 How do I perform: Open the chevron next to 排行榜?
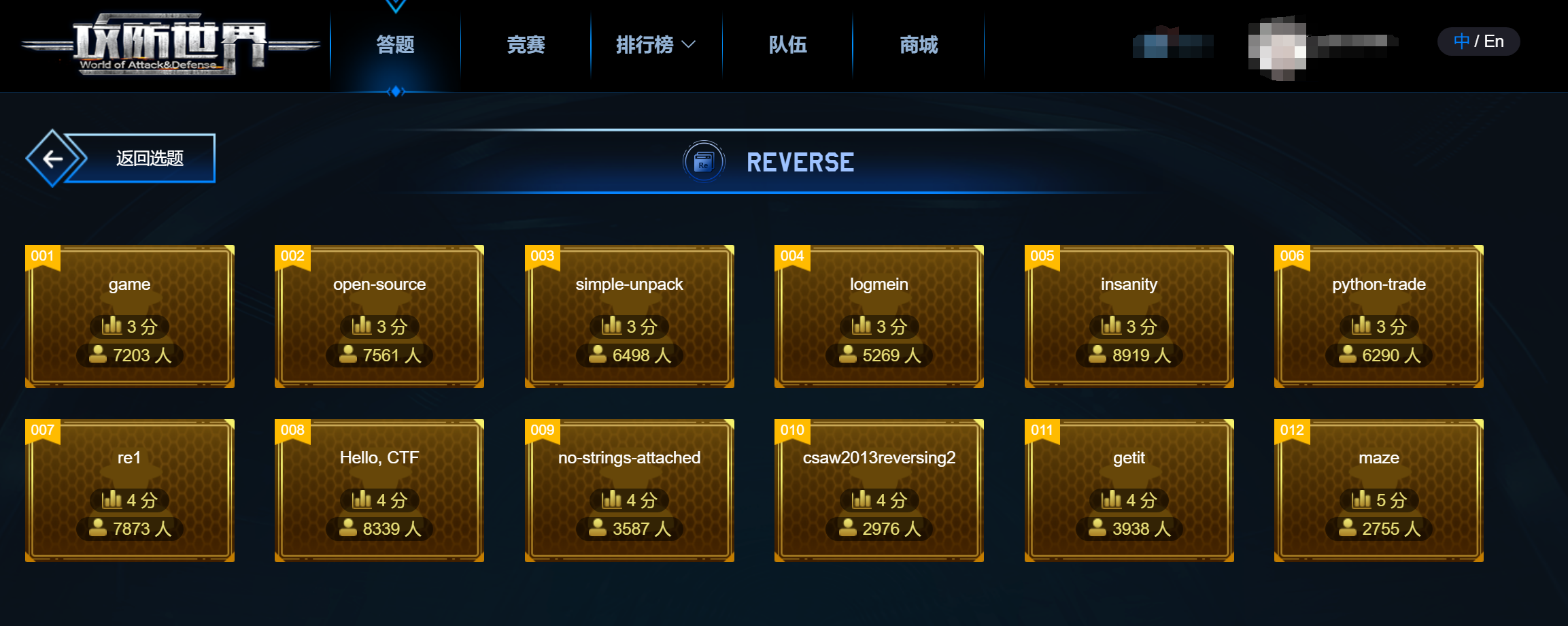coord(689,45)
